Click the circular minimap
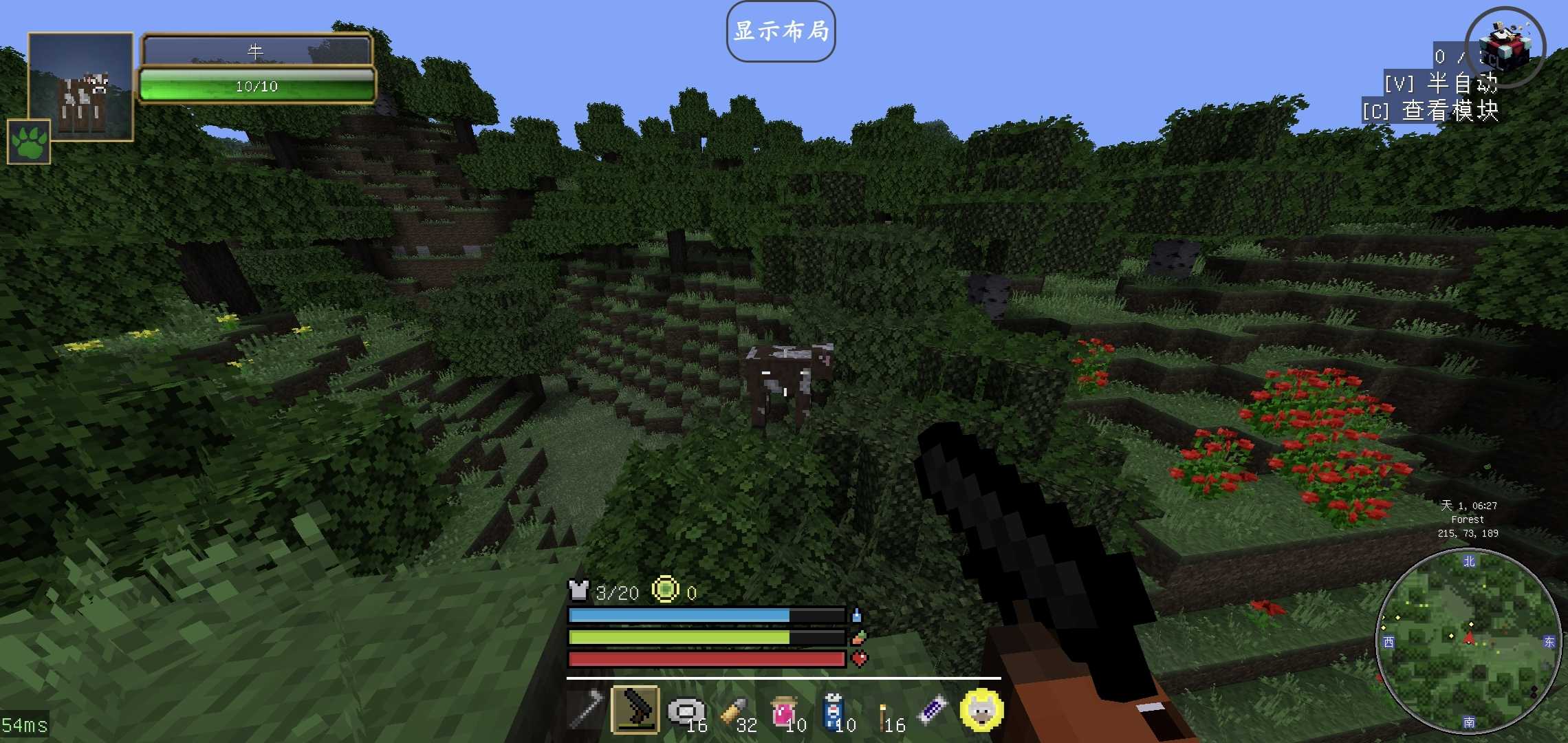 coord(1468,641)
